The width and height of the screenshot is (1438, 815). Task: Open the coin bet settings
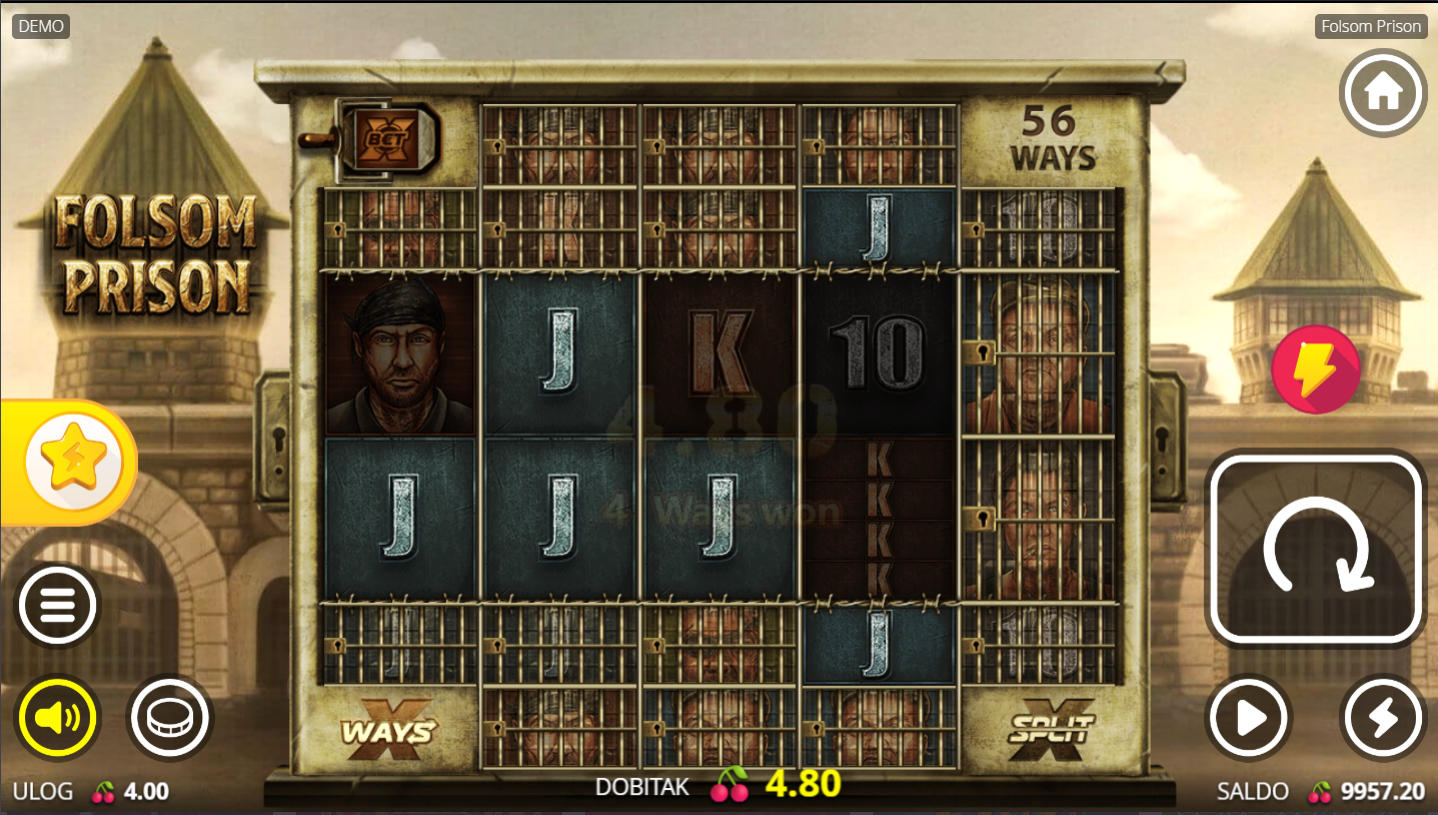coord(169,717)
